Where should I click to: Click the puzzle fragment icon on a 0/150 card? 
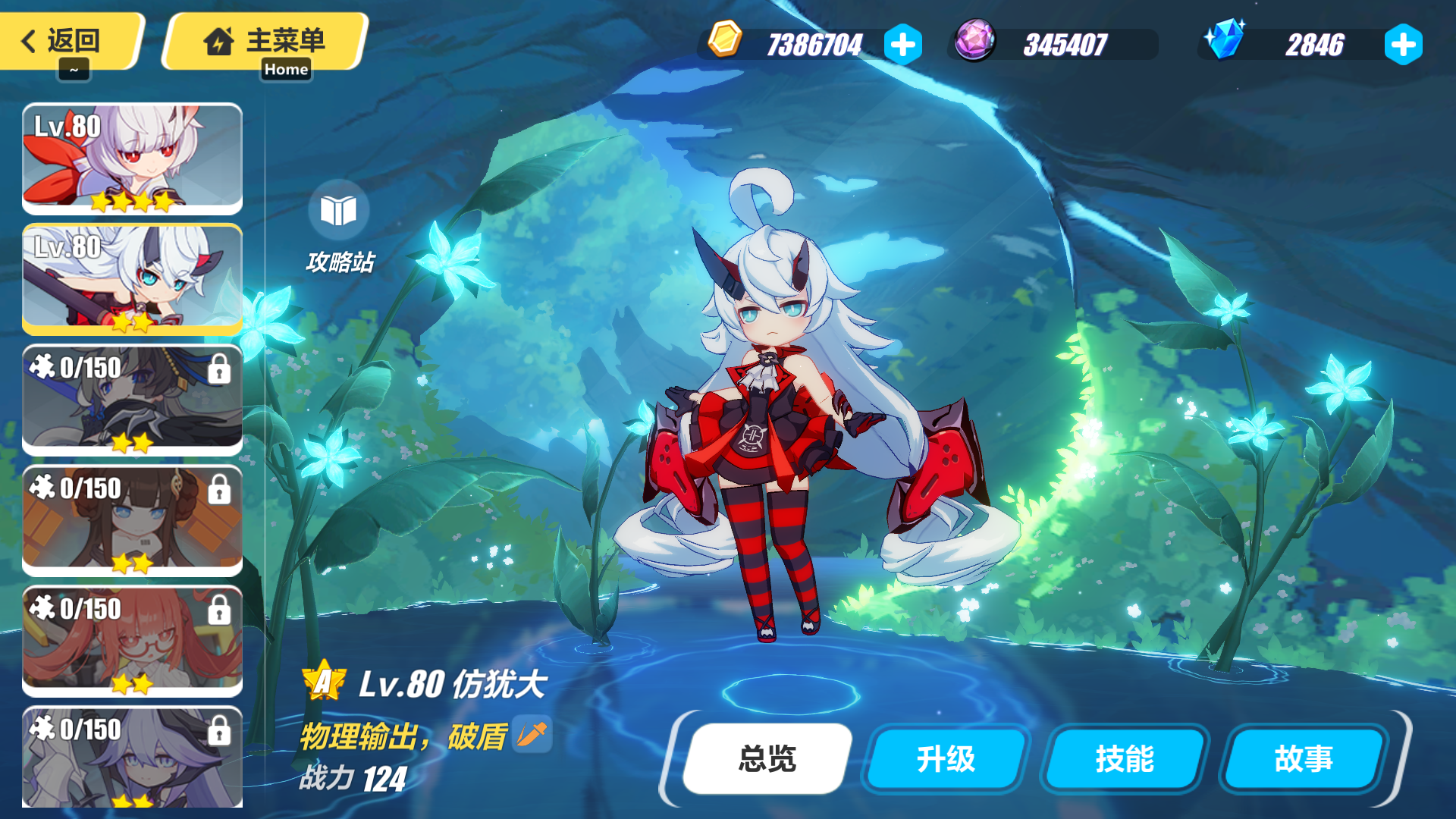click(43, 366)
